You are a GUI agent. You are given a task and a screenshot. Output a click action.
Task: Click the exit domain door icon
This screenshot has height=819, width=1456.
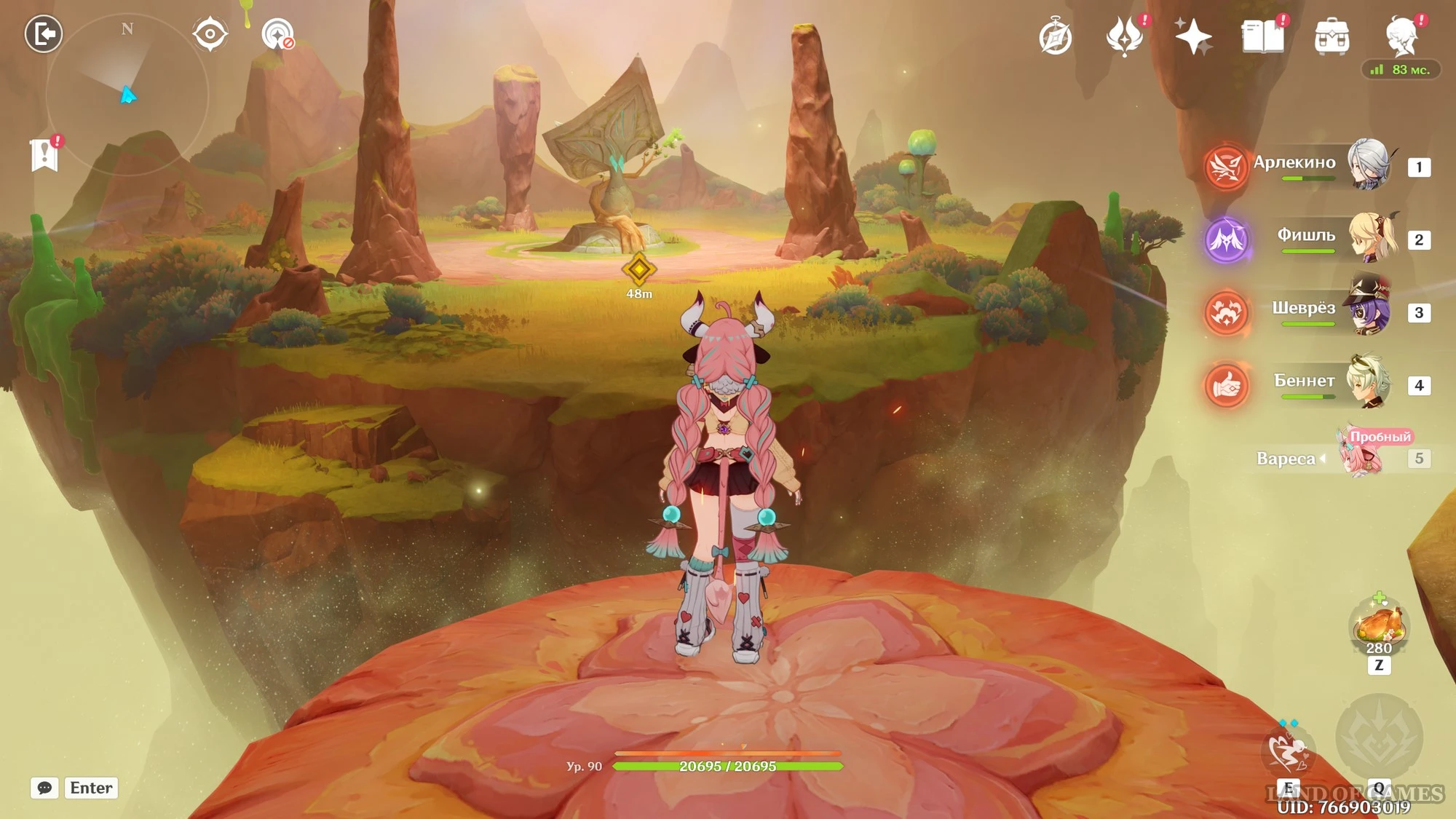click(x=44, y=34)
